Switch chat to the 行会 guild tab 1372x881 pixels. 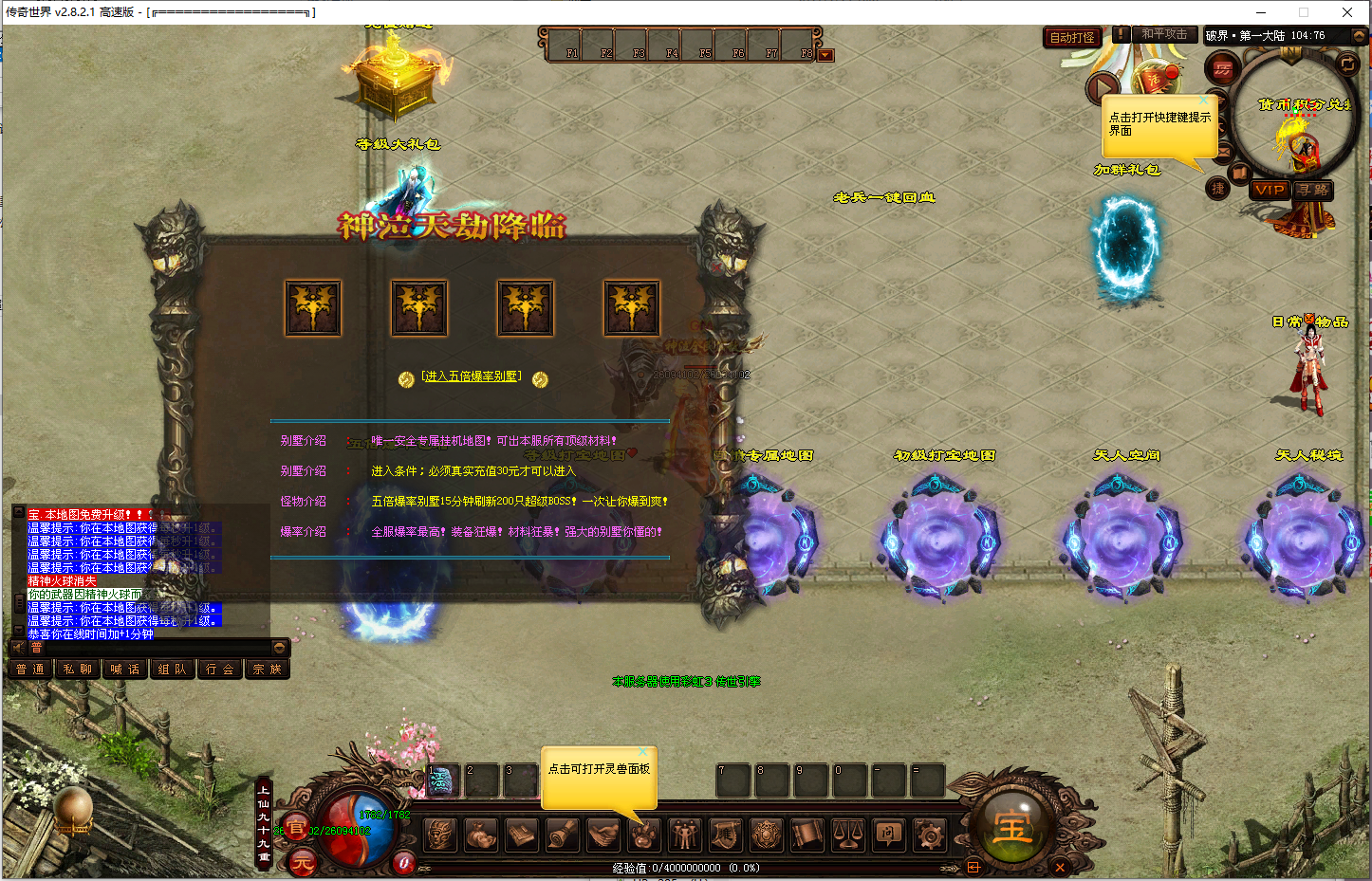(220, 670)
